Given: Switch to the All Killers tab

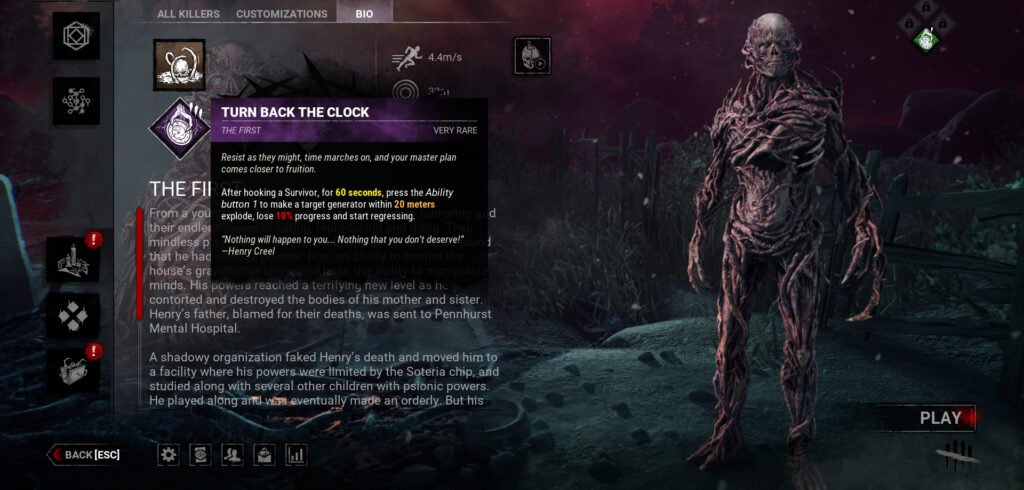Looking at the screenshot, I should tap(189, 14).
